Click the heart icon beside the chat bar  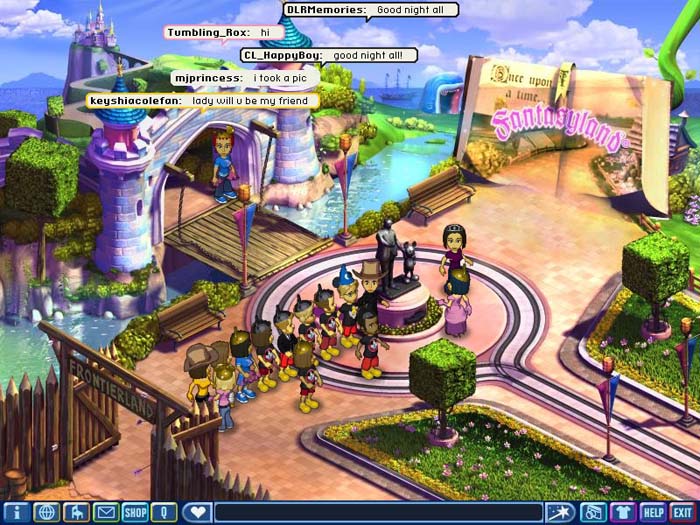(198, 512)
